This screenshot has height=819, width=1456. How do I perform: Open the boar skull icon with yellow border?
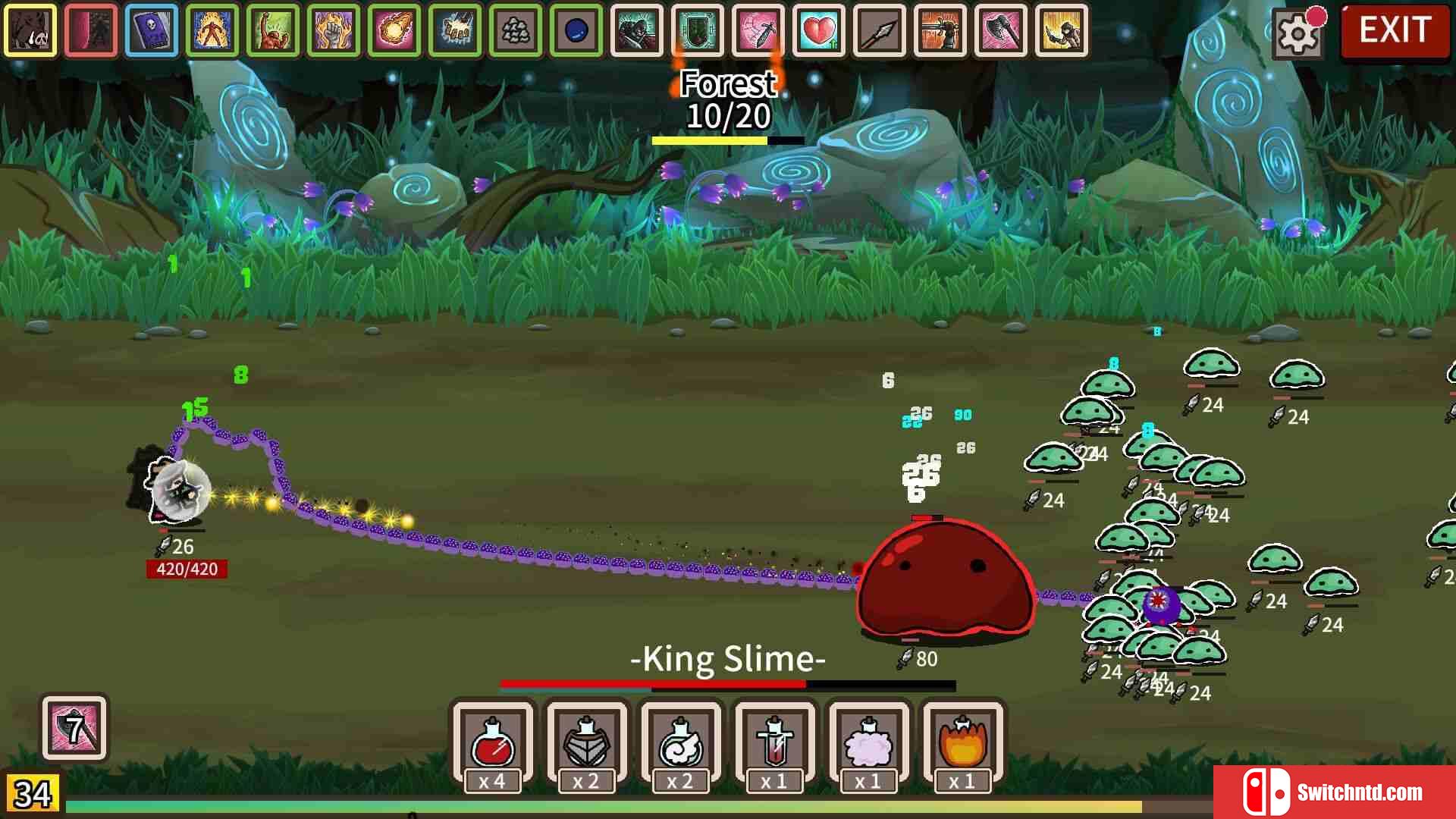tap(30, 31)
